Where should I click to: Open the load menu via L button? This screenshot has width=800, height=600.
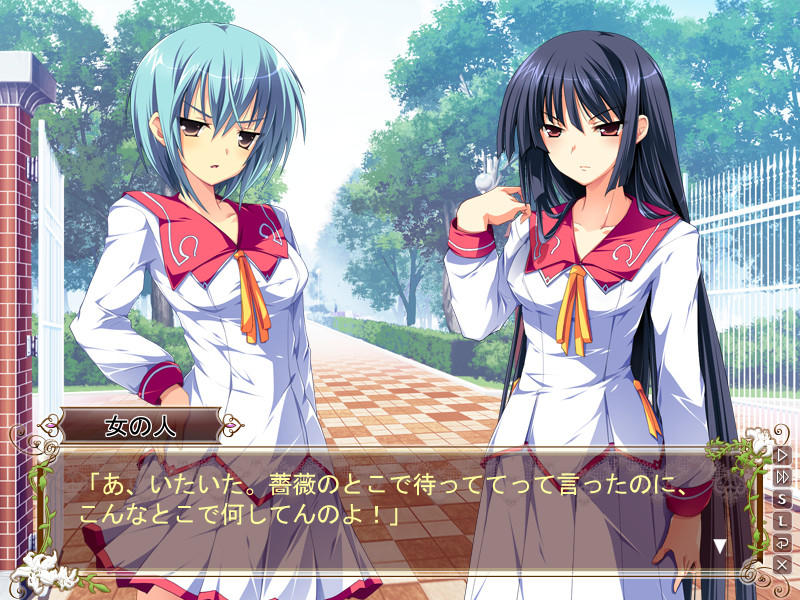pyautogui.click(x=781, y=521)
